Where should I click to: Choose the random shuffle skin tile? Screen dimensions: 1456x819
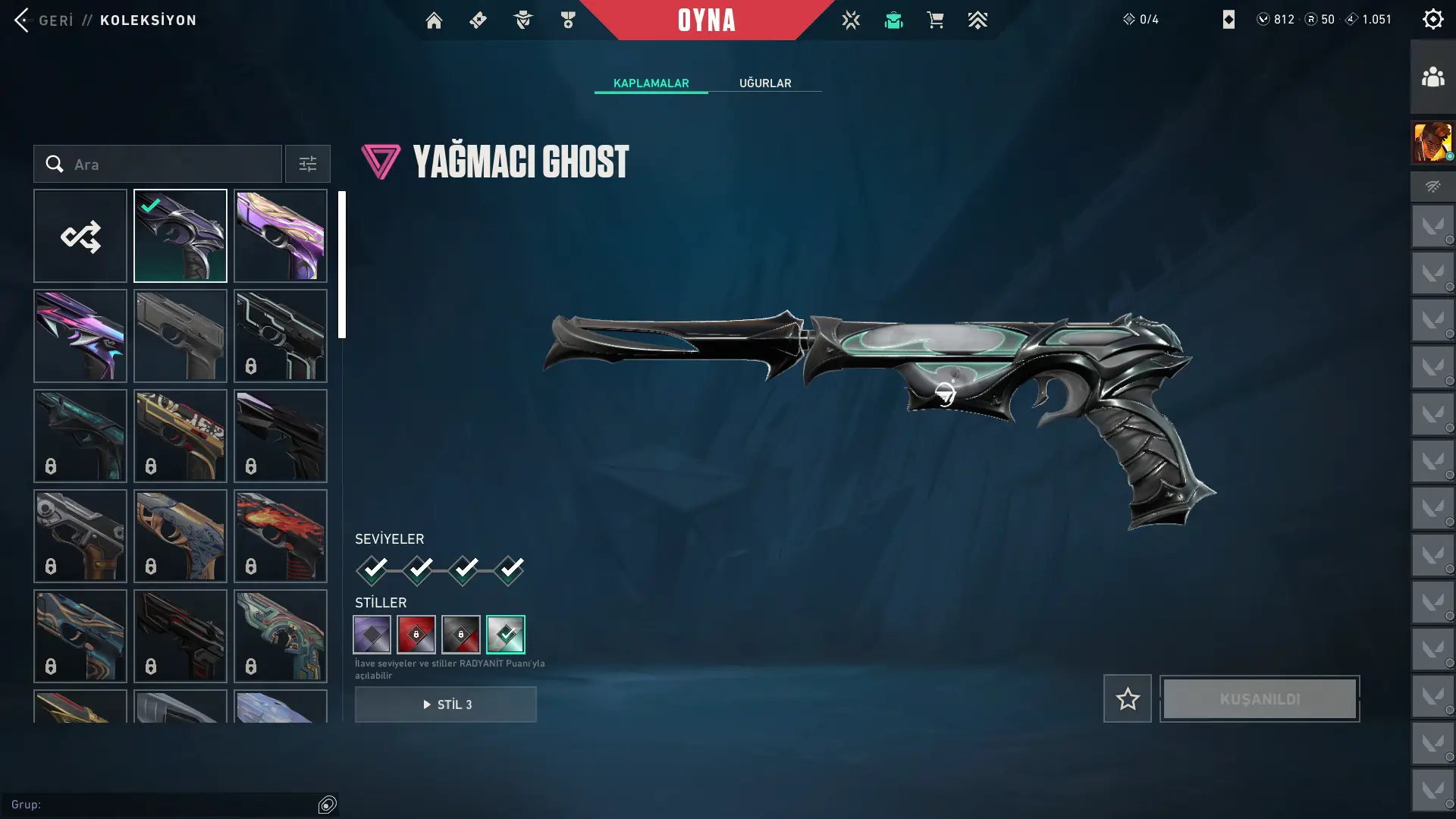[x=80, y=236]
